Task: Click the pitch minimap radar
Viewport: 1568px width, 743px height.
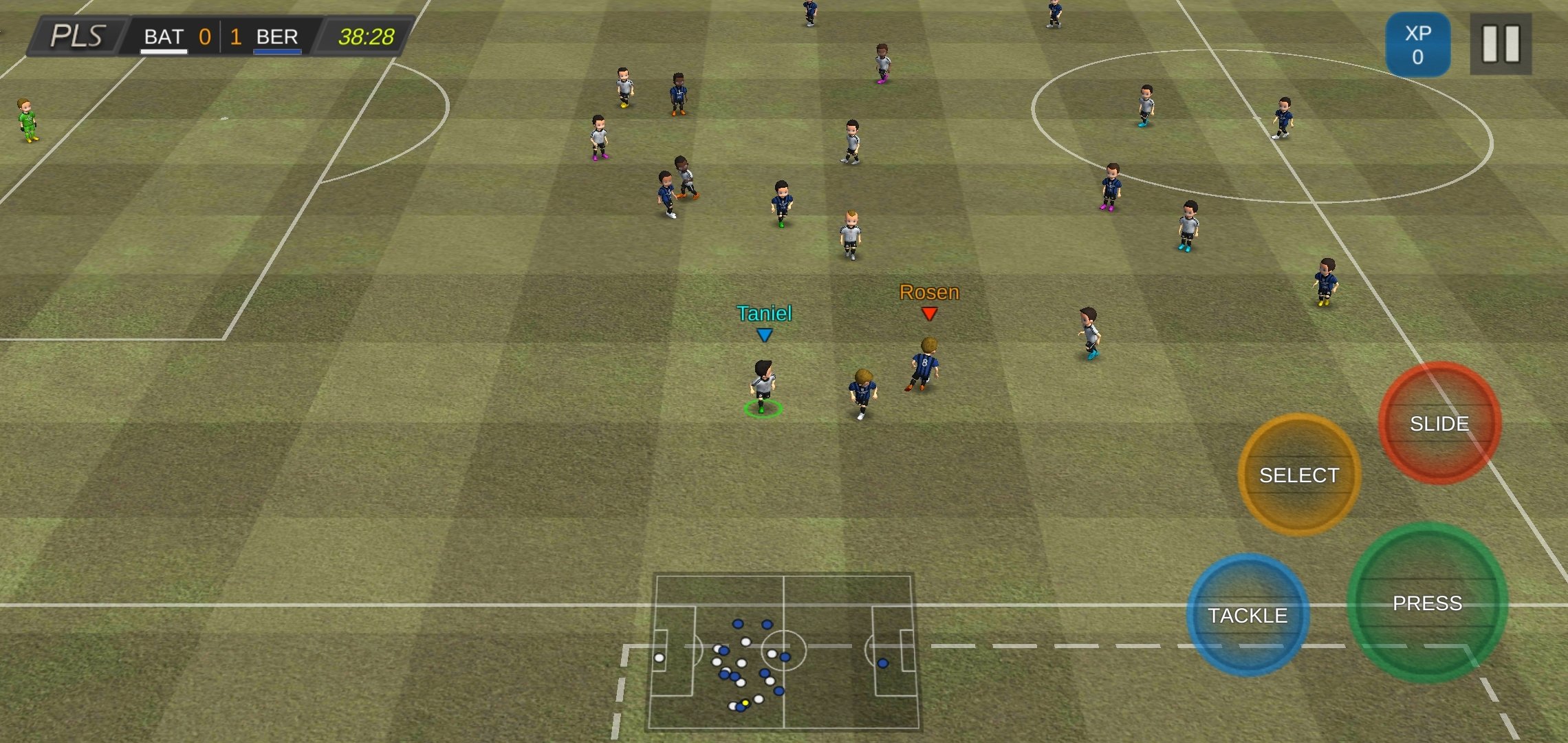Action: [783, 652]
